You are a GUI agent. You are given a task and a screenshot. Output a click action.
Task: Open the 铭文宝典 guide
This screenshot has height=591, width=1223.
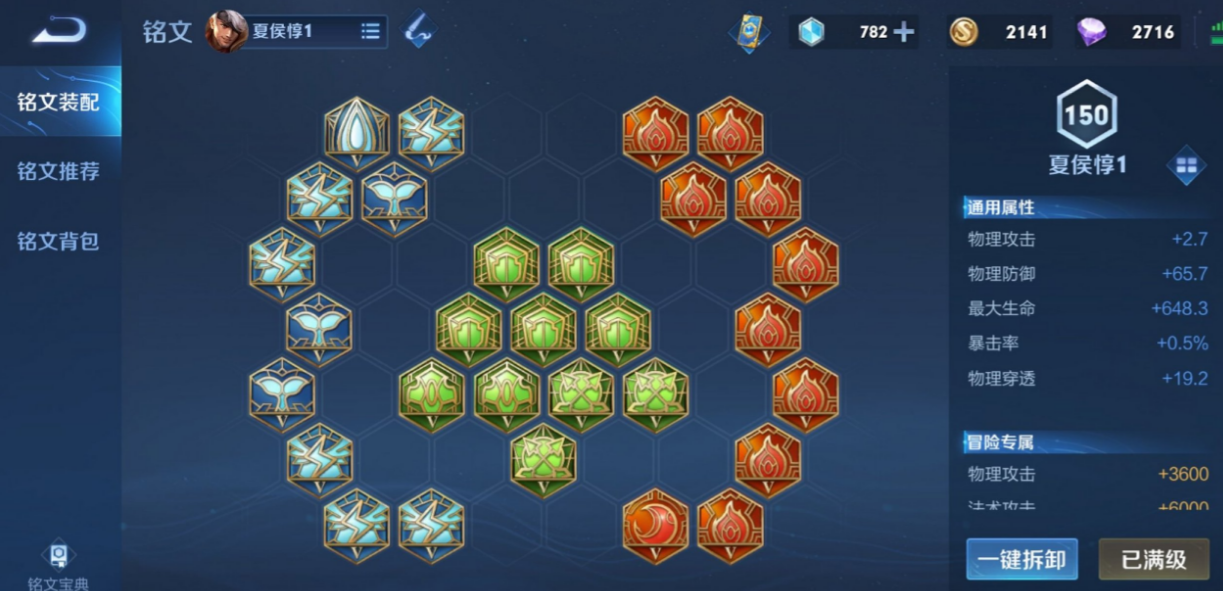click(59, 566)
